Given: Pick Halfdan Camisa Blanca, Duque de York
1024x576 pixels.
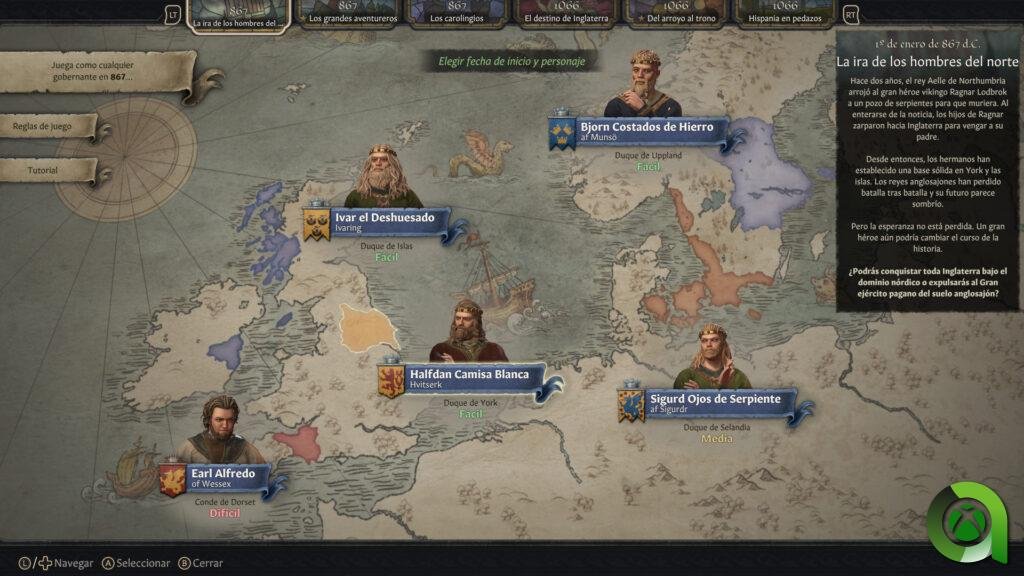Looking at the screenshot, I should [470, 379].
